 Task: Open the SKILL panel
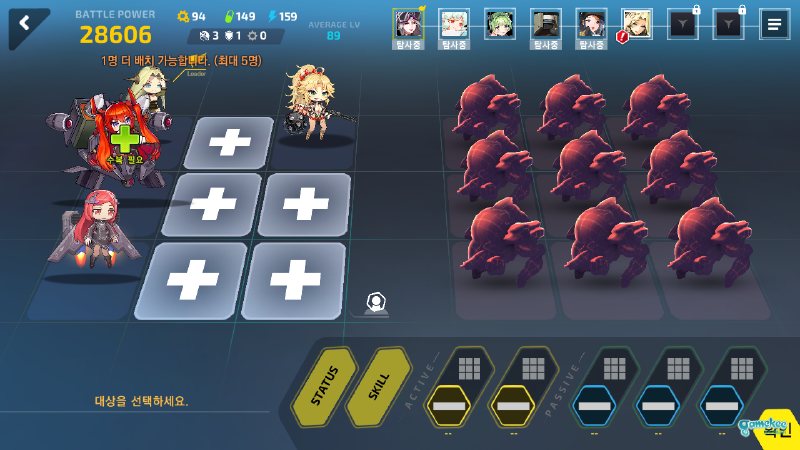378,387
